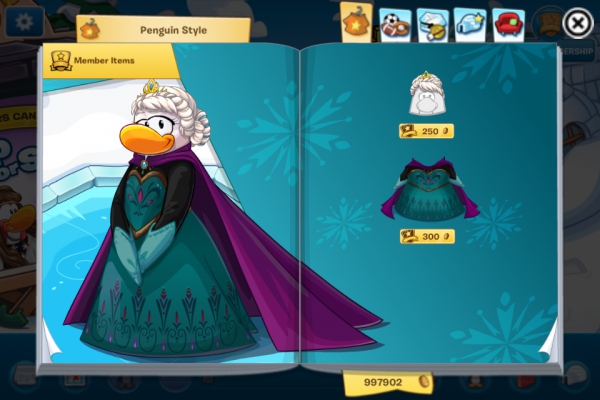The width and height of the screenshot is (600, 400).
Task: Close the Penguin Style catalog
Action: pos(577,22)
